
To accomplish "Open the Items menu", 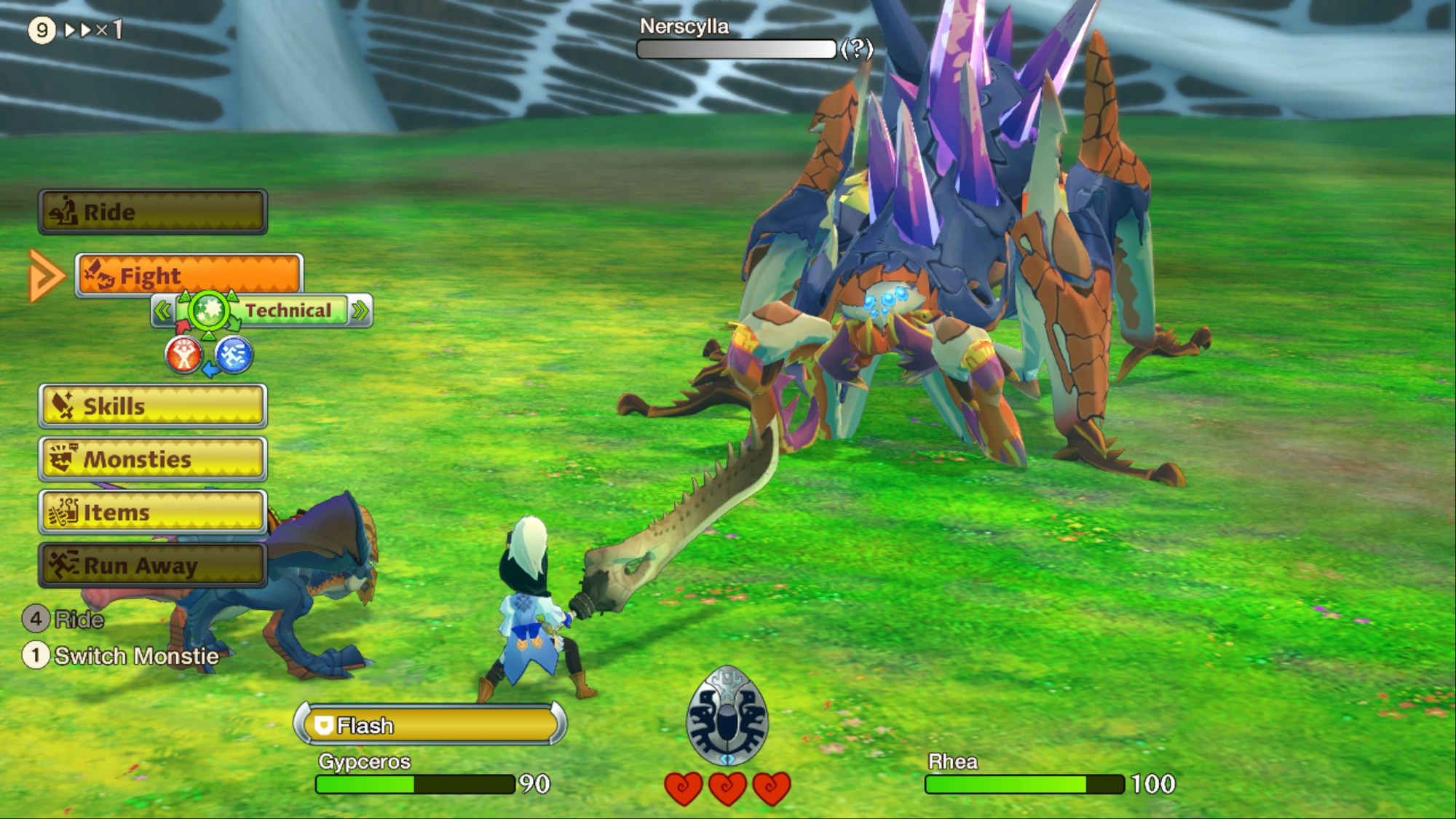I will pos(153,512).
